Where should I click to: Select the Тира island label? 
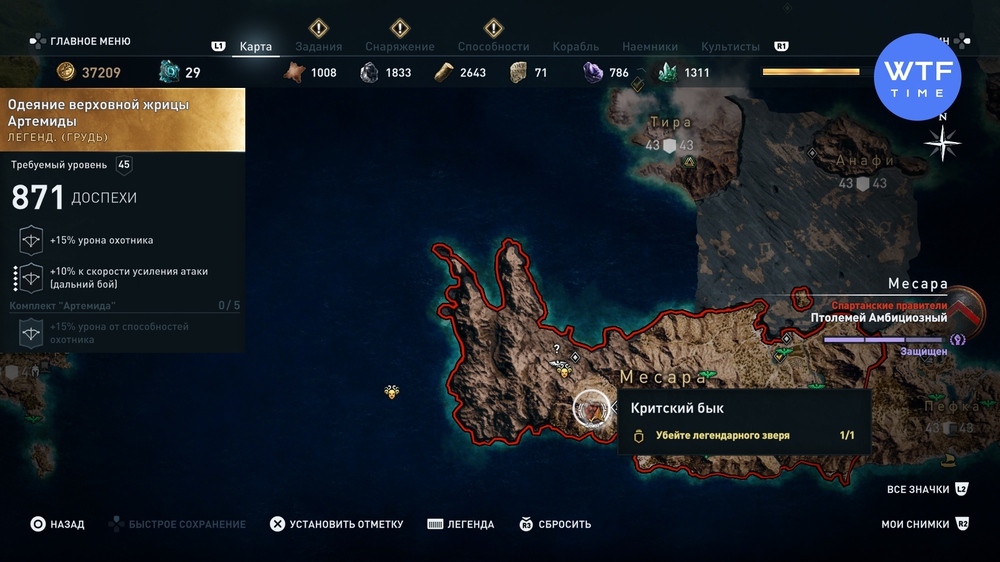671,123
